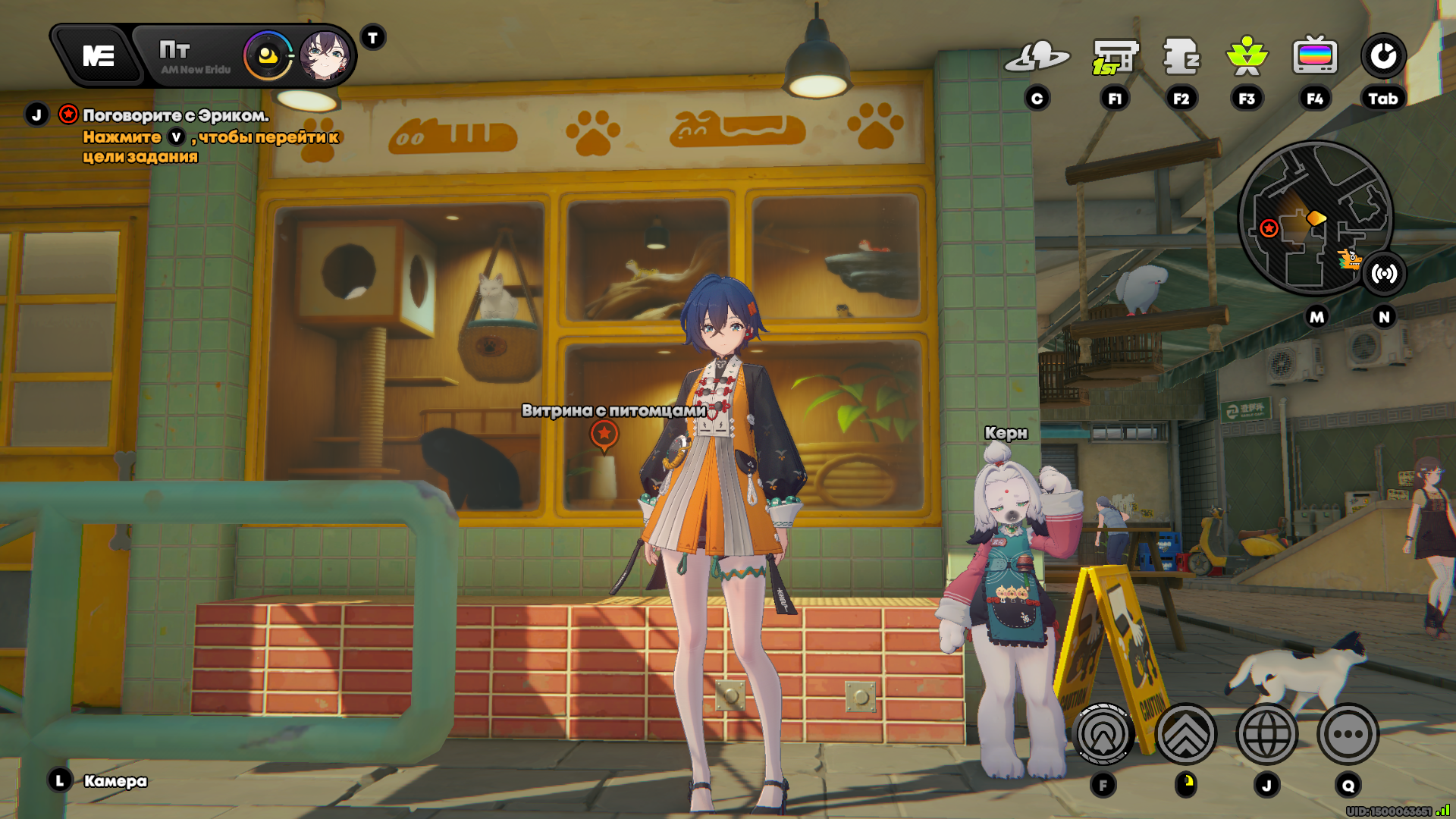Open the 1st shop storefront icon
The image size is (1456, 819).
pyautogui.click(x=1115, y=57)
